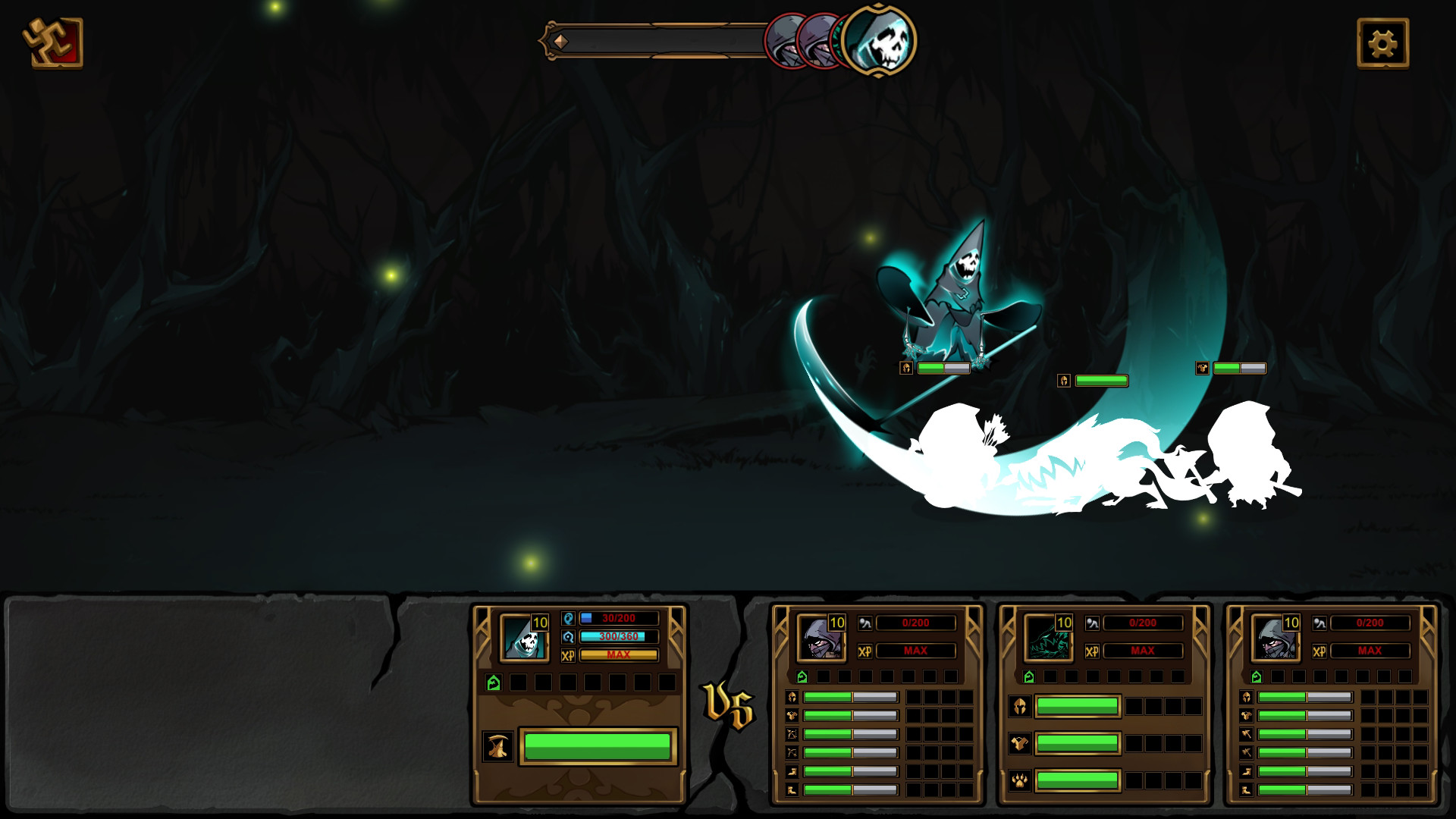This screenshot has width=1456, height=819.
Task: Click the red 0/200 counter on the wolf panel
Action: tap(1143, 623)
